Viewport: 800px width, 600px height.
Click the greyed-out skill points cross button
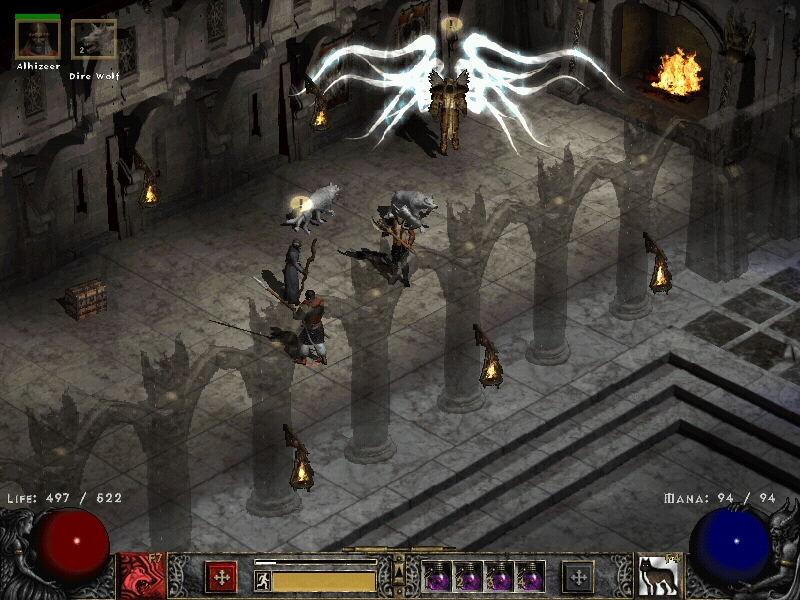click(x=578, y=577)
